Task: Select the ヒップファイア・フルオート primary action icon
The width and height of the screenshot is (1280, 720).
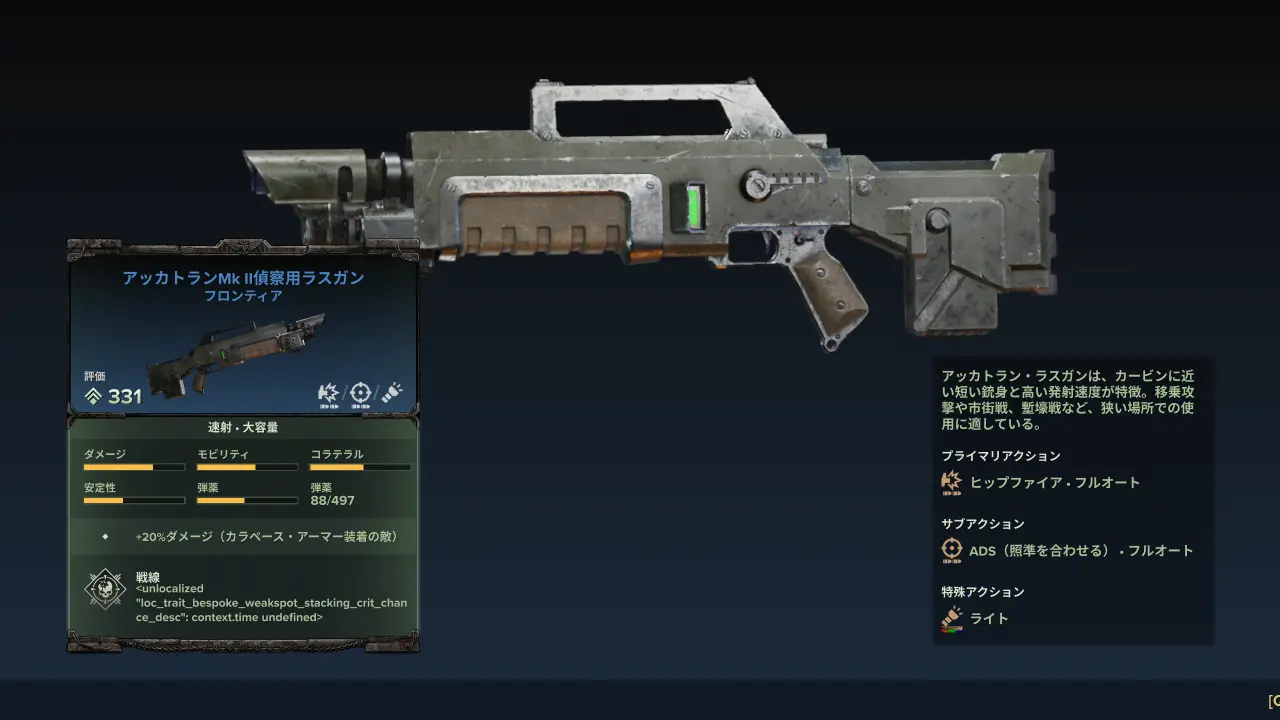Action: (x=951, y=483)
